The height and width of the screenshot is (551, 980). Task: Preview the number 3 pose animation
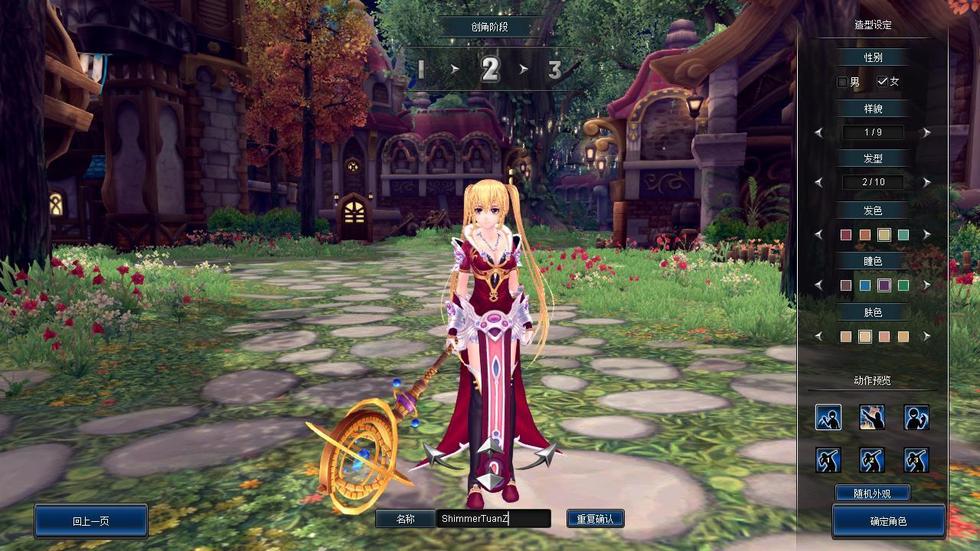pyautogui.click(x=916, y=460)
